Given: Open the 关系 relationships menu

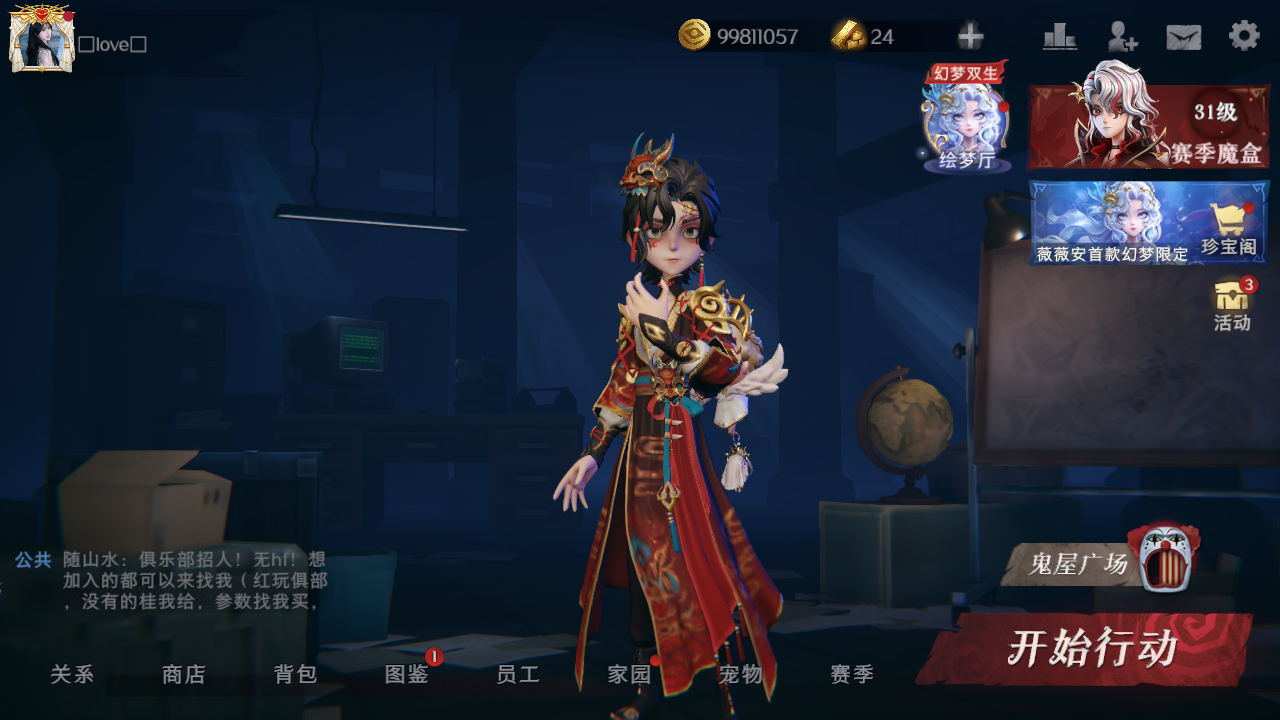Looking at the screenshot, I should pyautogui.click(x=72, y=675).
